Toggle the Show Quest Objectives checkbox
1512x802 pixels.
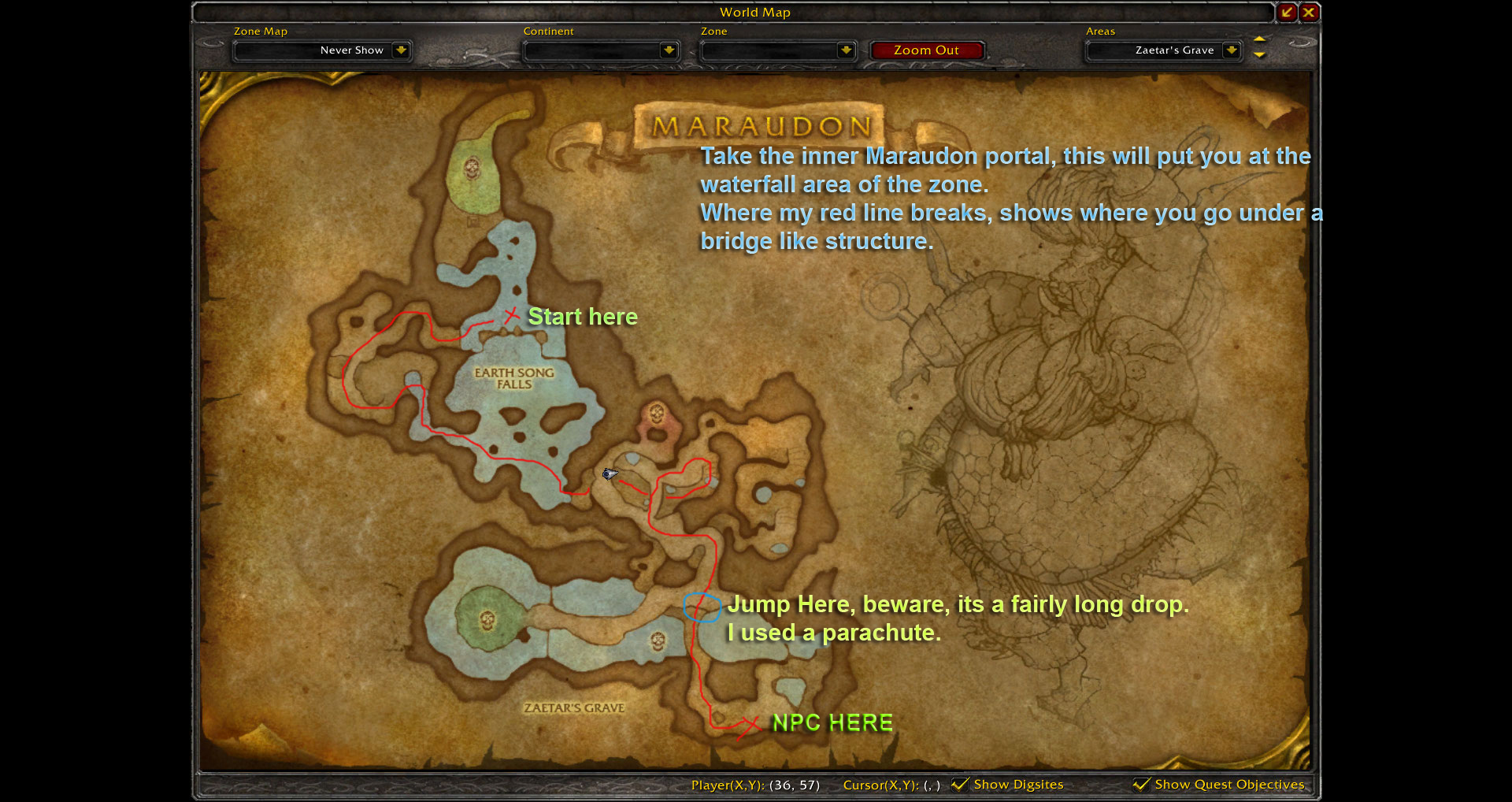point(1141,784)
